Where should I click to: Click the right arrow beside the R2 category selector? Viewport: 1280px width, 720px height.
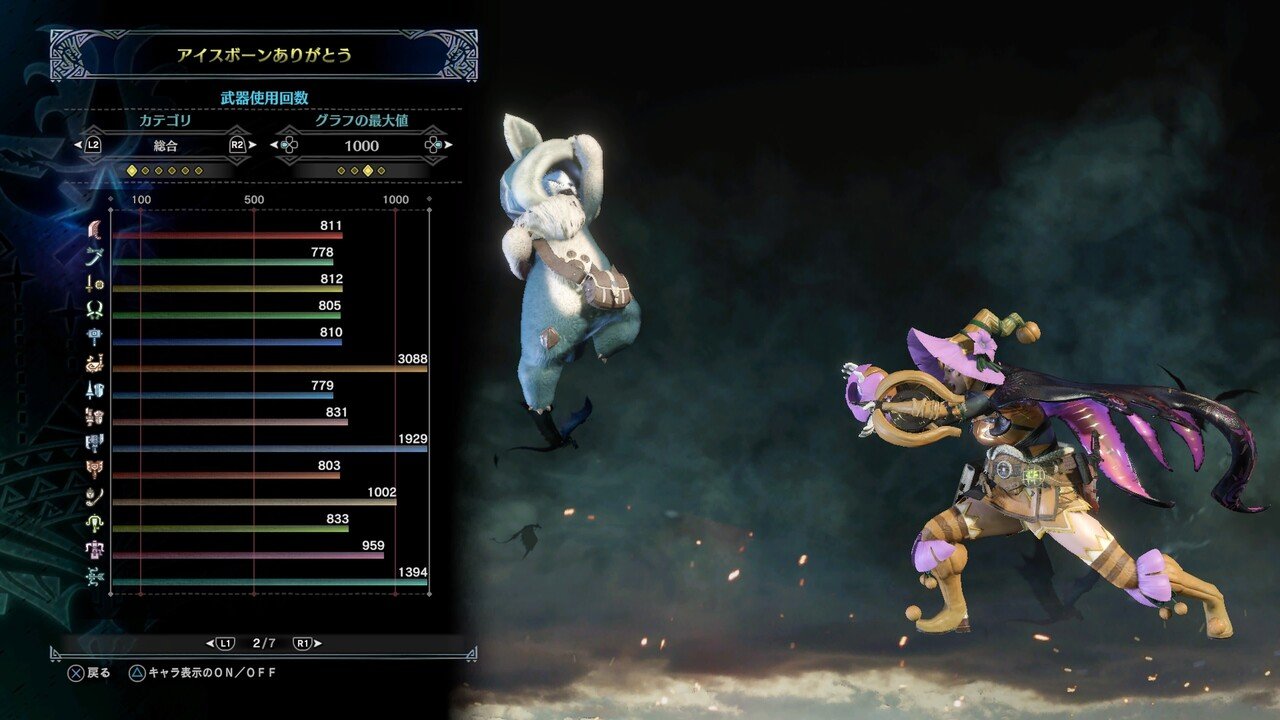[253, 145]
